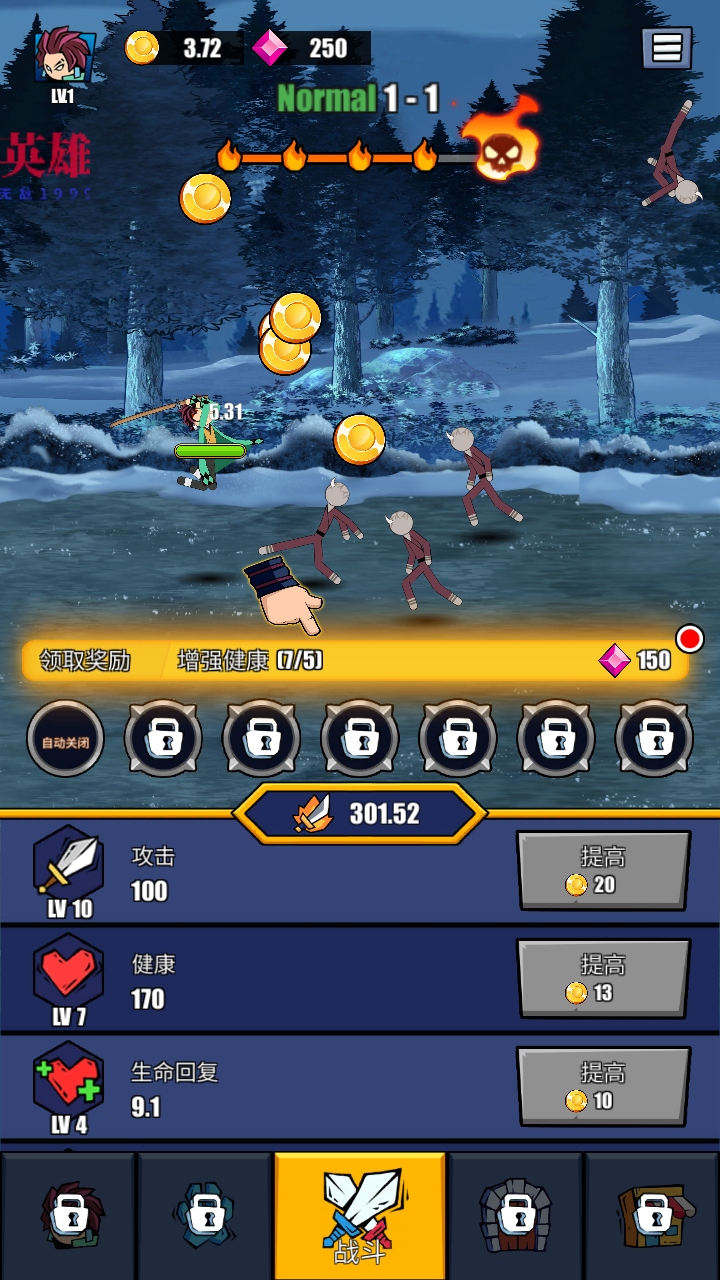Upgrade attack for 20 coins
Image resolution: width=720 pixels, height=1280 pixels.
coord(603,871)
